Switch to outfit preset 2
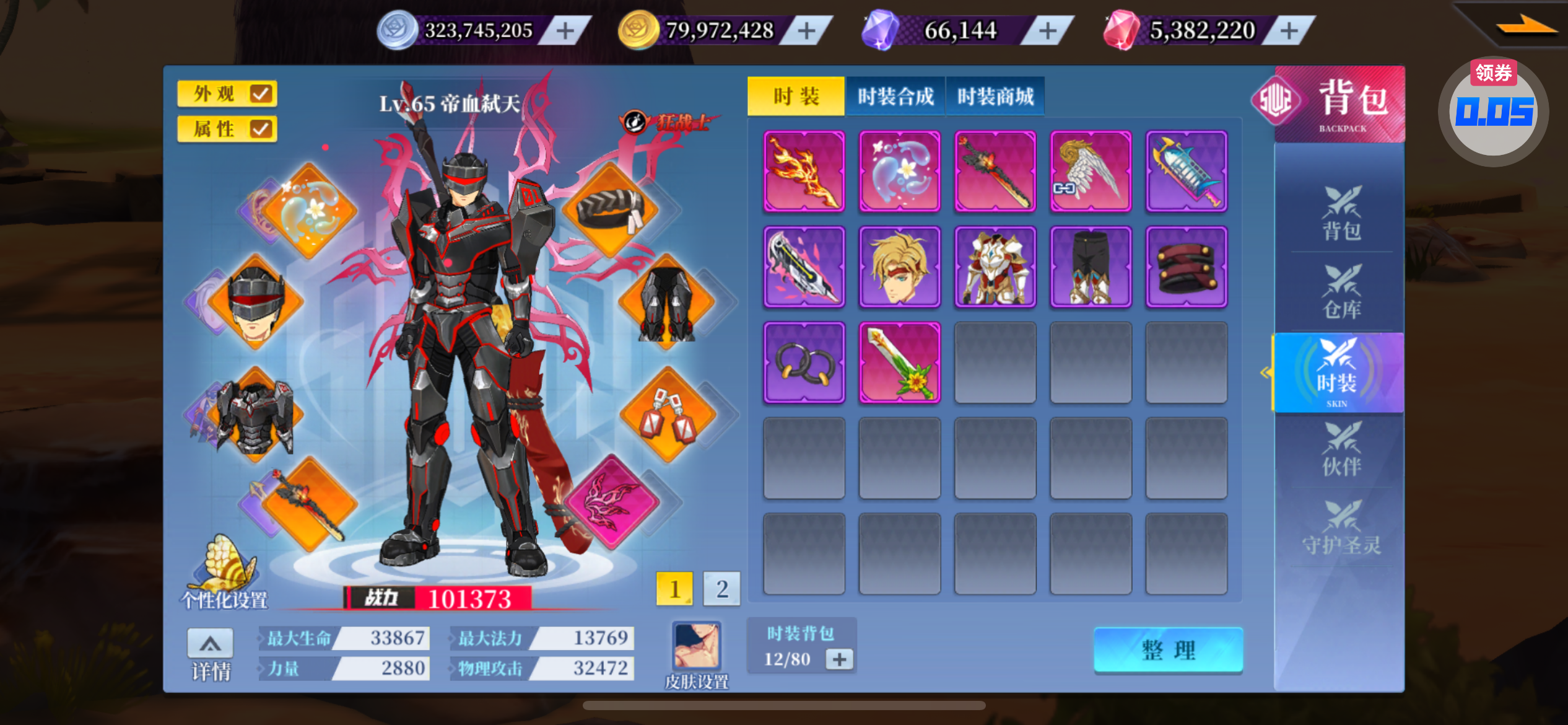The width and height of the screenshot is (1568, 725). [721, 589]
